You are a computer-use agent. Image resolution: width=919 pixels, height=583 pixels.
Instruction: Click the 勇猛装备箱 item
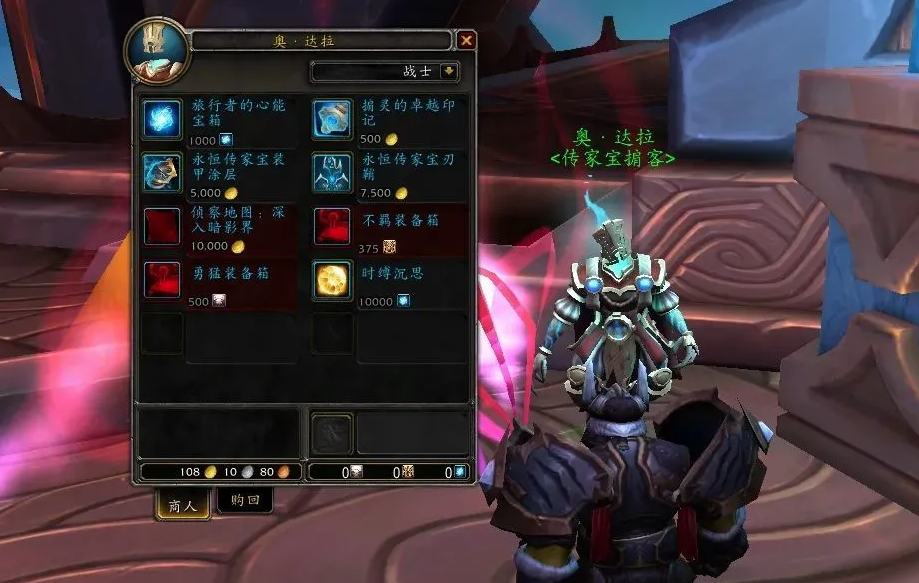coord(162,280)
